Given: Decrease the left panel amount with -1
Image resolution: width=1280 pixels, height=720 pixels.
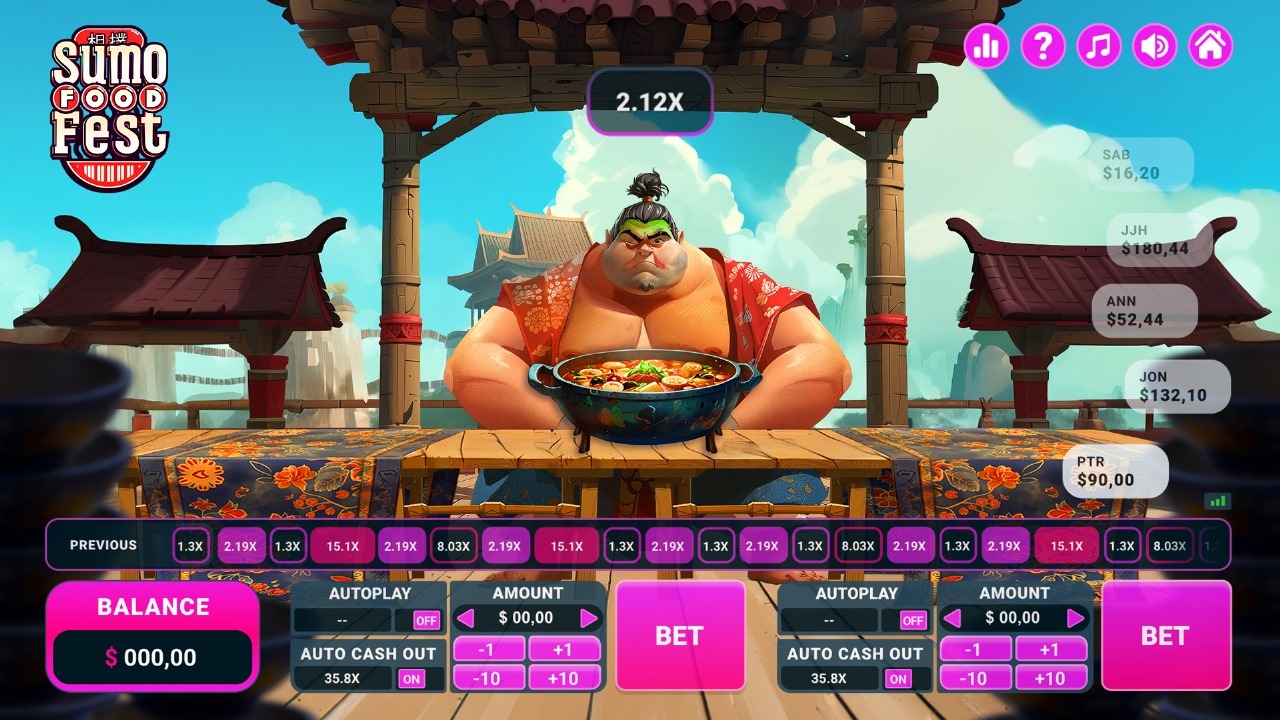Looking at the screenshot, I should 488,649.
